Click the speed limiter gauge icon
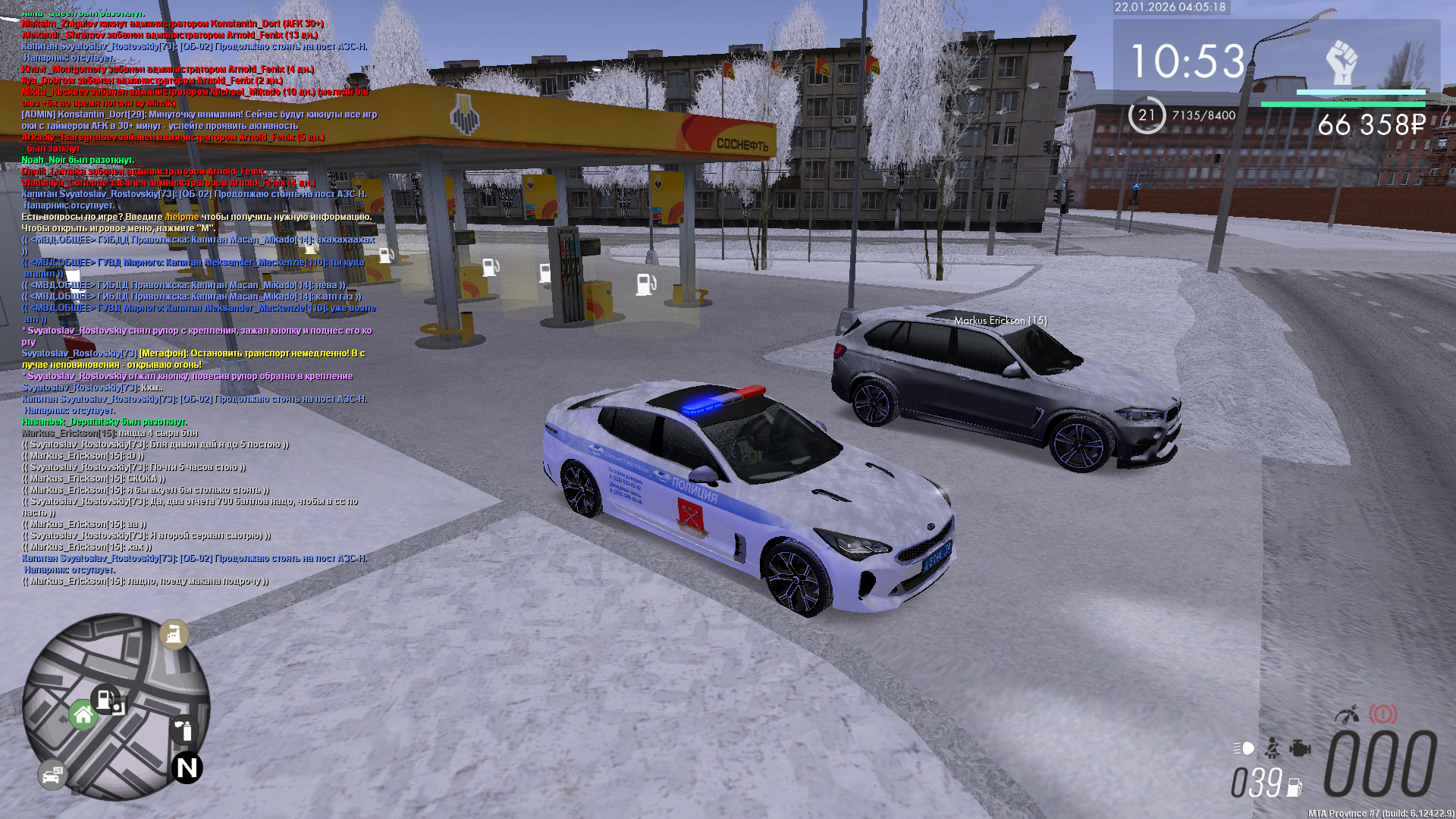This screenshot has height=819, width=1456. (1348, 714)
